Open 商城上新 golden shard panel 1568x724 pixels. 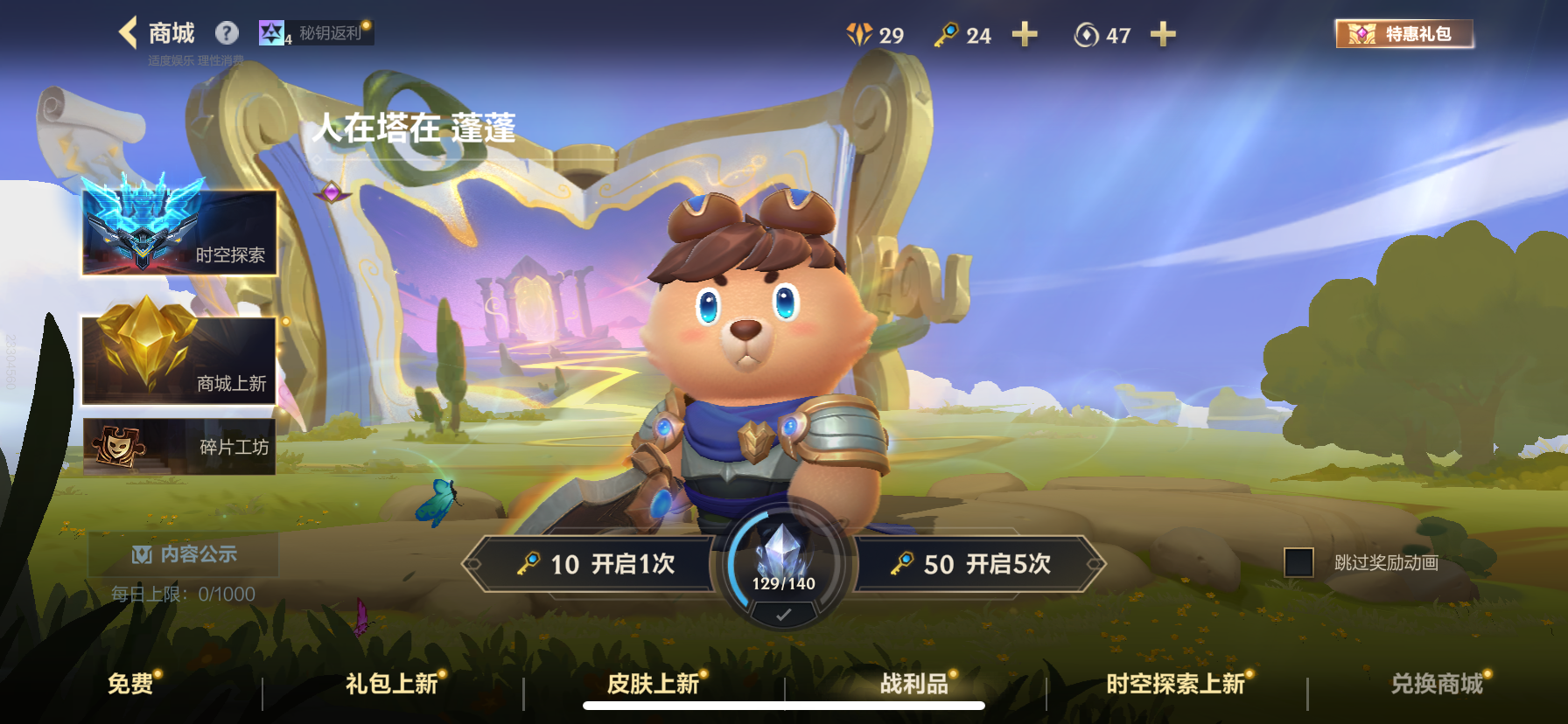point(178,359)
